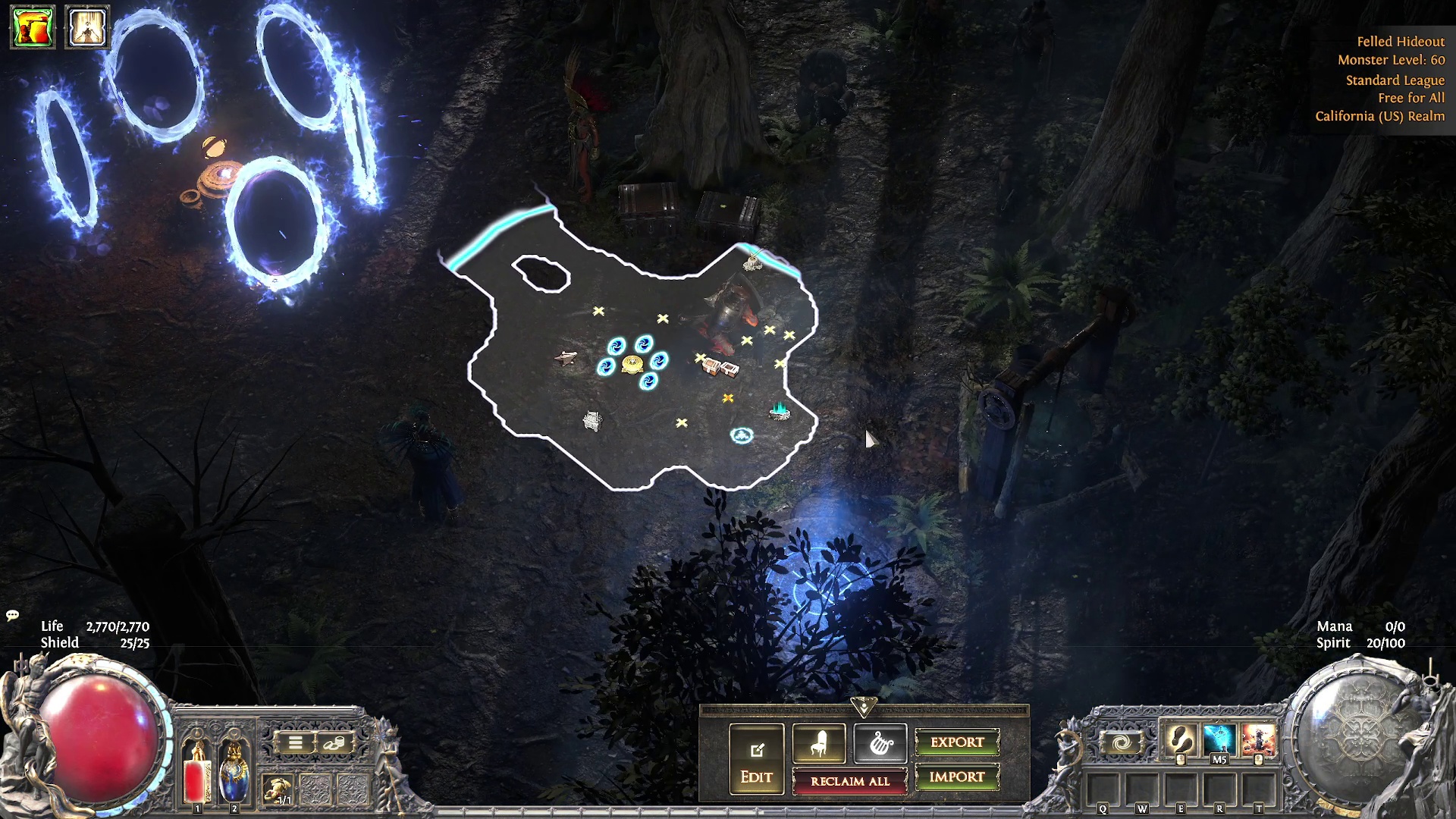The image size is (1456, 819).
Task: Click the IMPORT button
Action: [957, 777]
